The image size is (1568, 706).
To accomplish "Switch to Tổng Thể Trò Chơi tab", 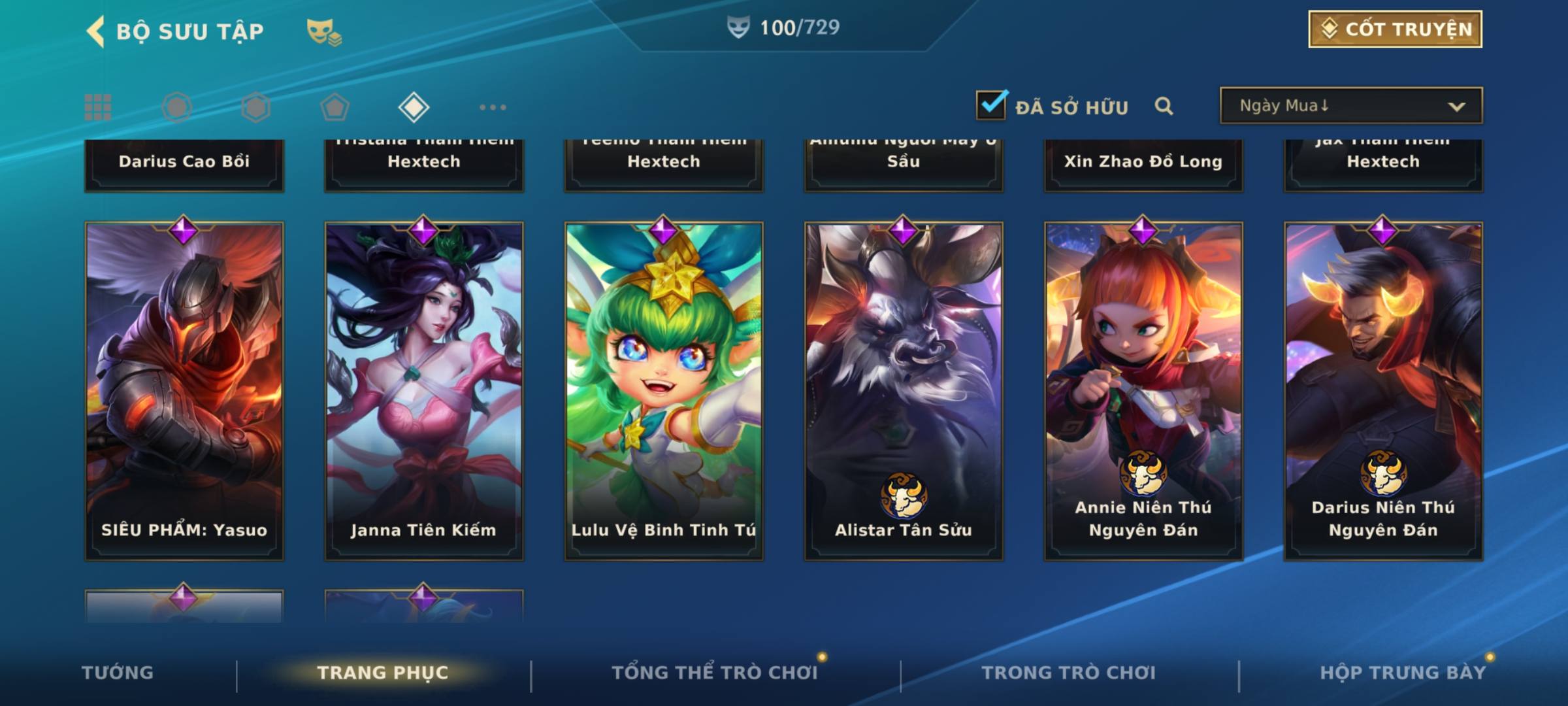I will pyautogui.click(x=715, y=673).
